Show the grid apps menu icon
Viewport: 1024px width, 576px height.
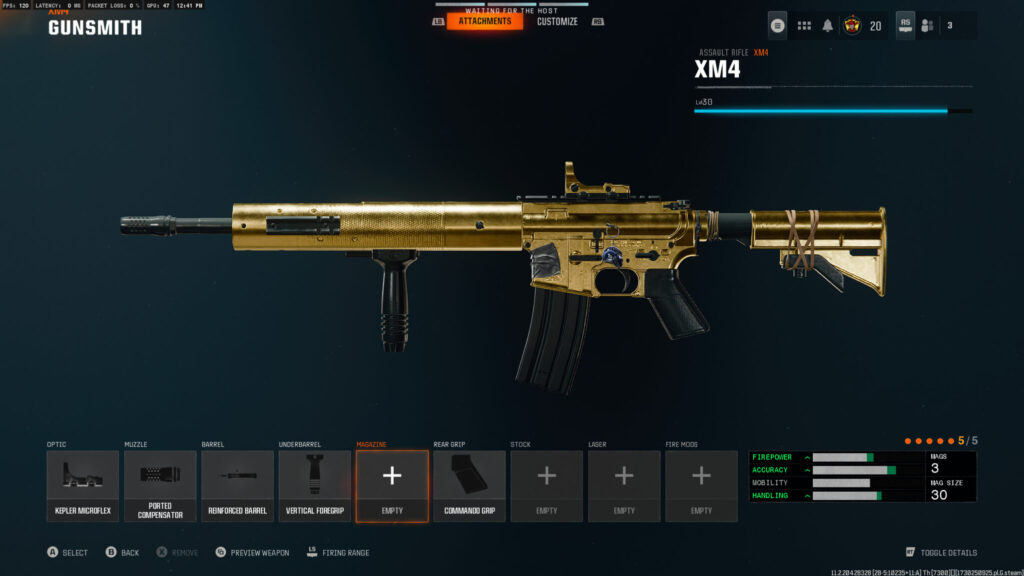tap(804, 26)
